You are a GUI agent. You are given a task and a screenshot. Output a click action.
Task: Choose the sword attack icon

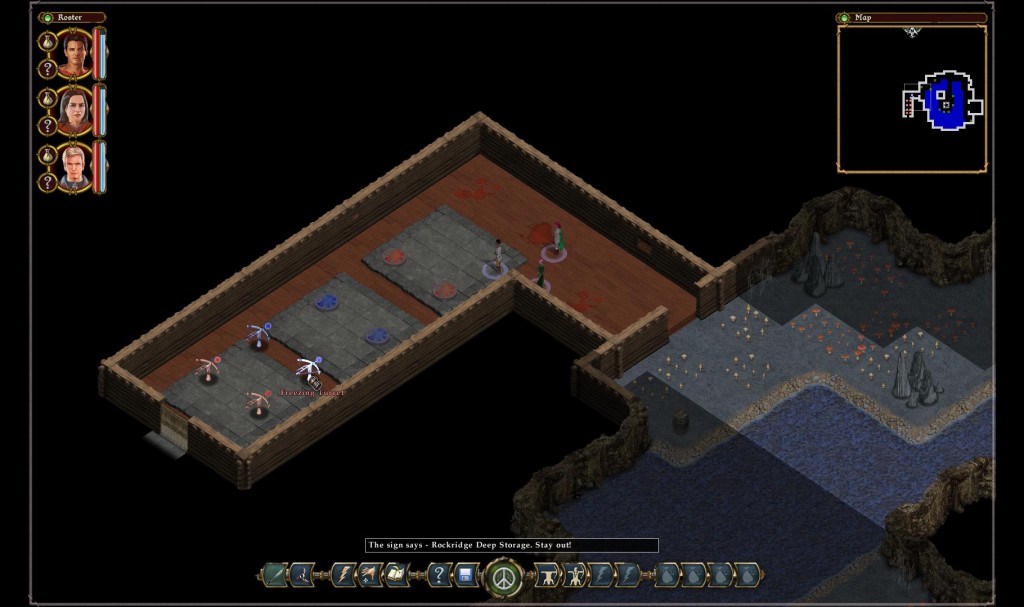[273, 575]
